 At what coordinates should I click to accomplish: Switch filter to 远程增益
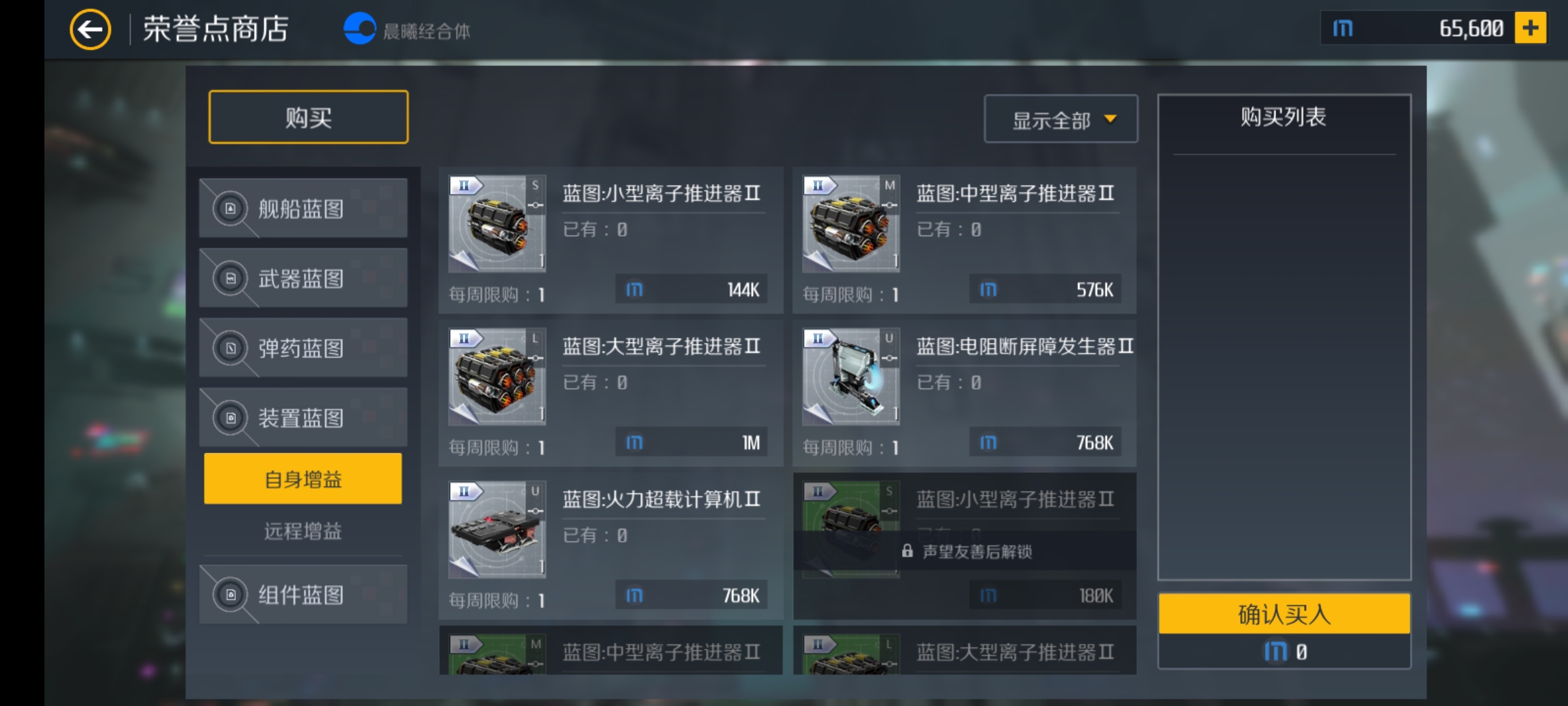tap(302, 531)
